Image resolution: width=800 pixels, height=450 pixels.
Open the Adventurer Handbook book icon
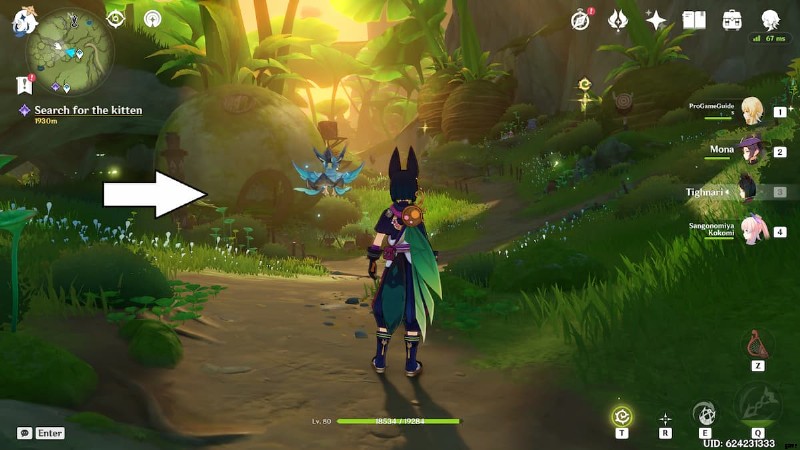click(694, 19)
